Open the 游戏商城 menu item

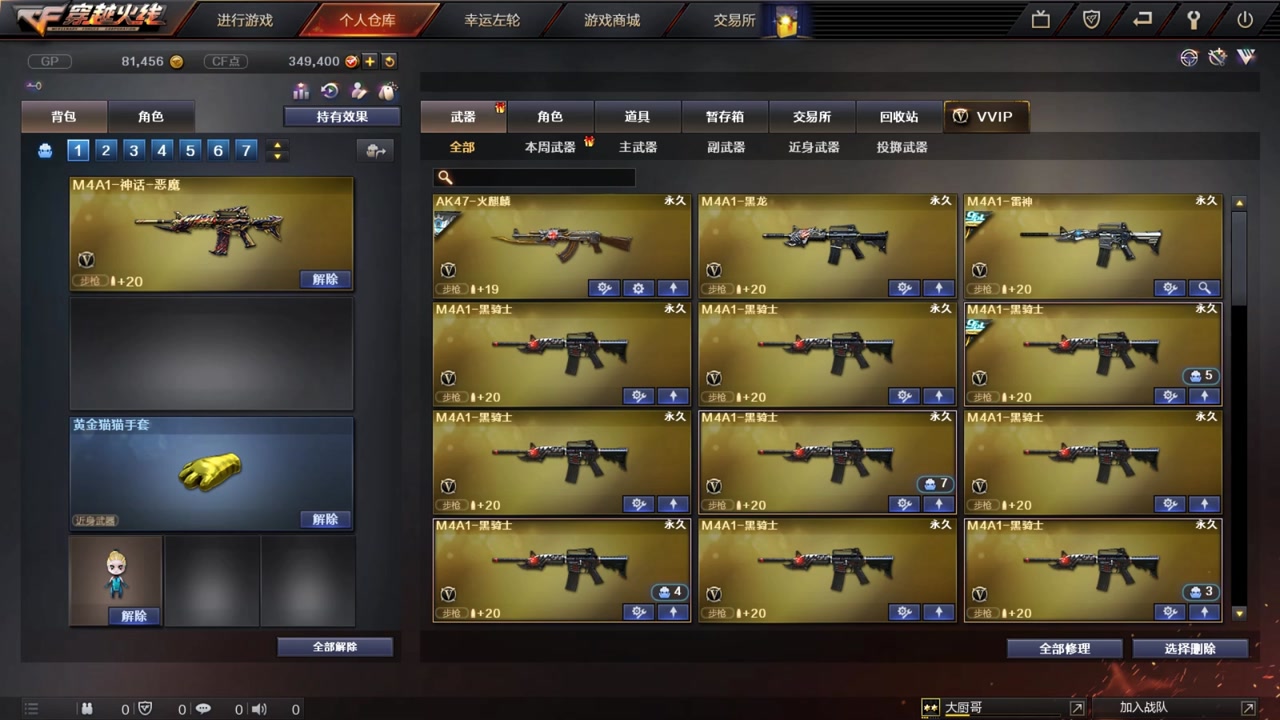(x=611, y=19)
